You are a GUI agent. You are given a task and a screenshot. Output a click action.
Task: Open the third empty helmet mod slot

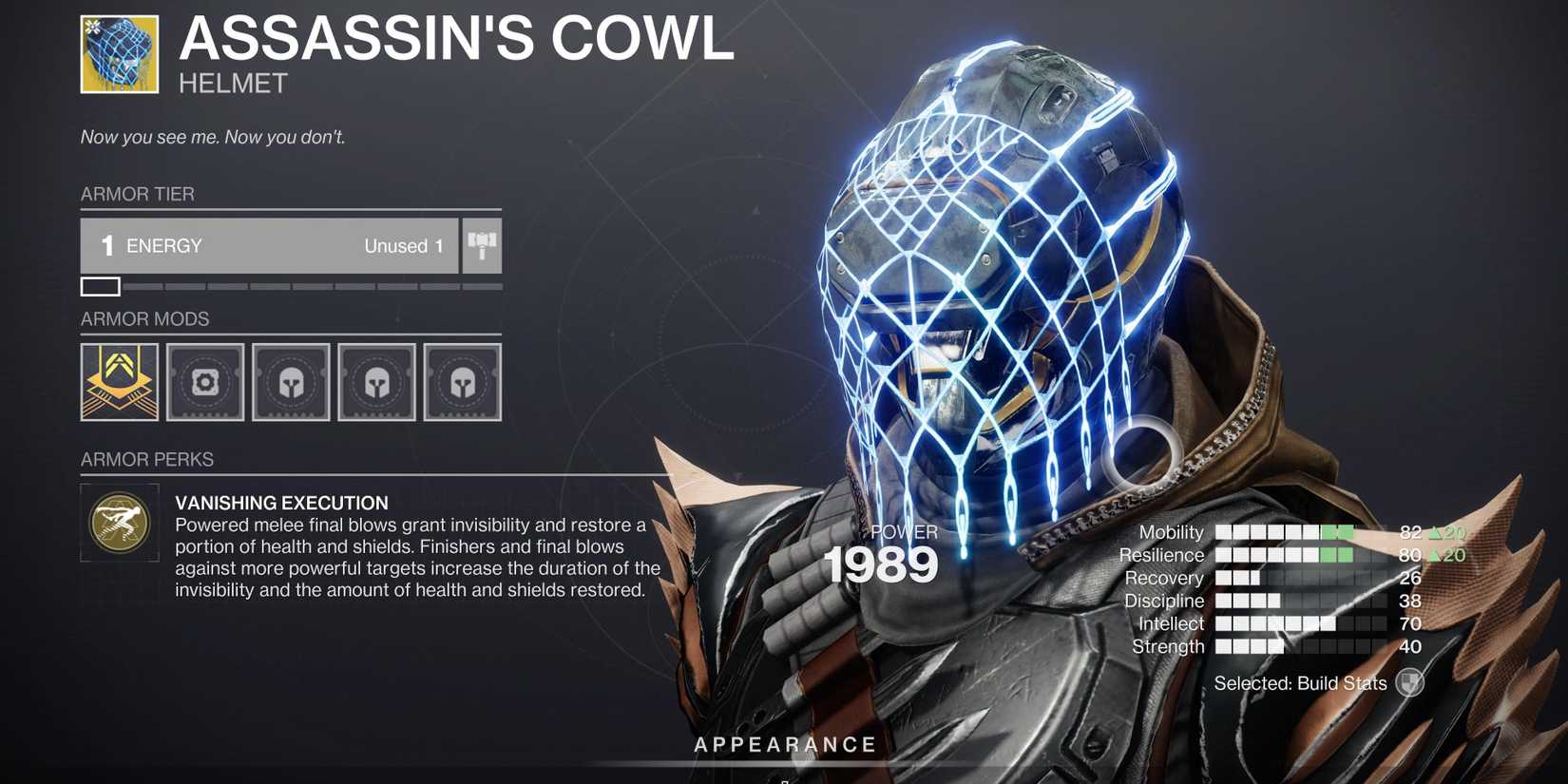[377, 381]
